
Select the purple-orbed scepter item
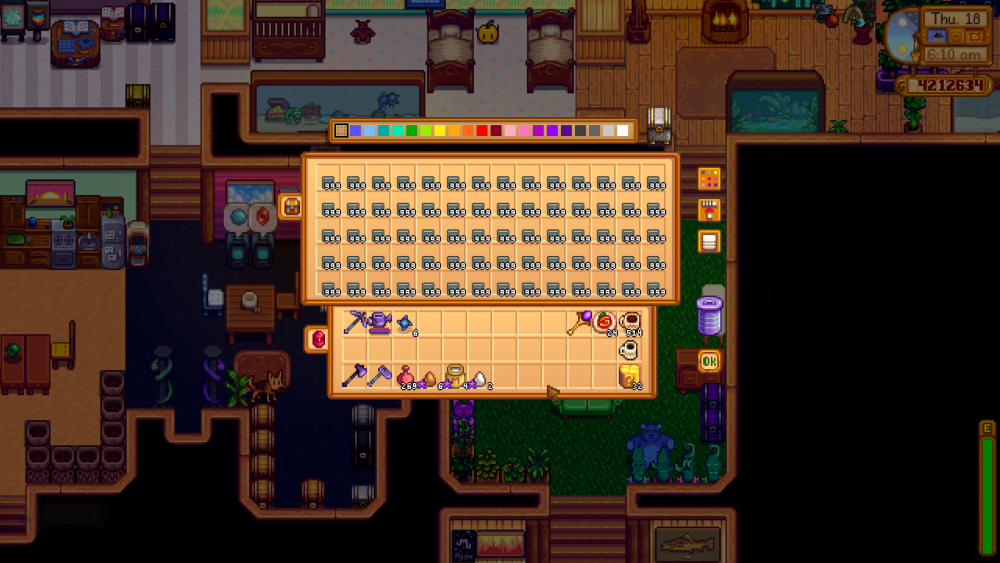pos(580,322)
